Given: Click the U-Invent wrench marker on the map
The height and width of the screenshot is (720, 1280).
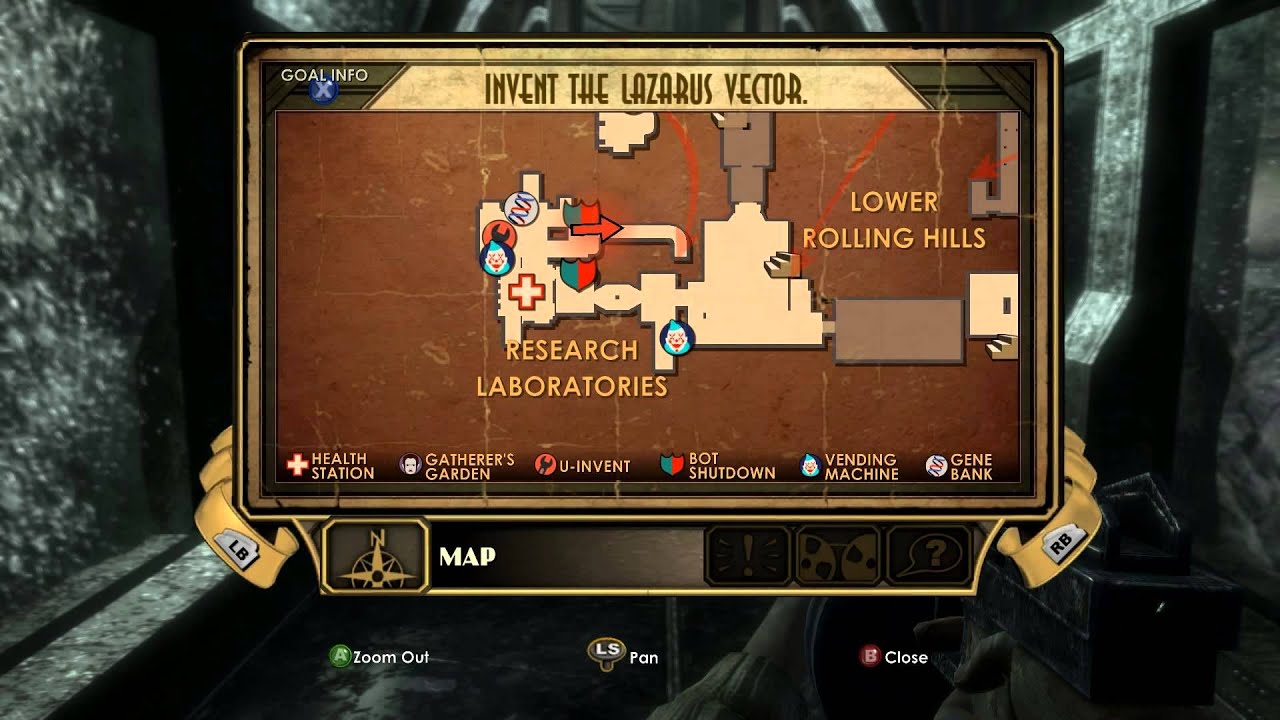Looking at the screenshot, I should coord(498,236).
